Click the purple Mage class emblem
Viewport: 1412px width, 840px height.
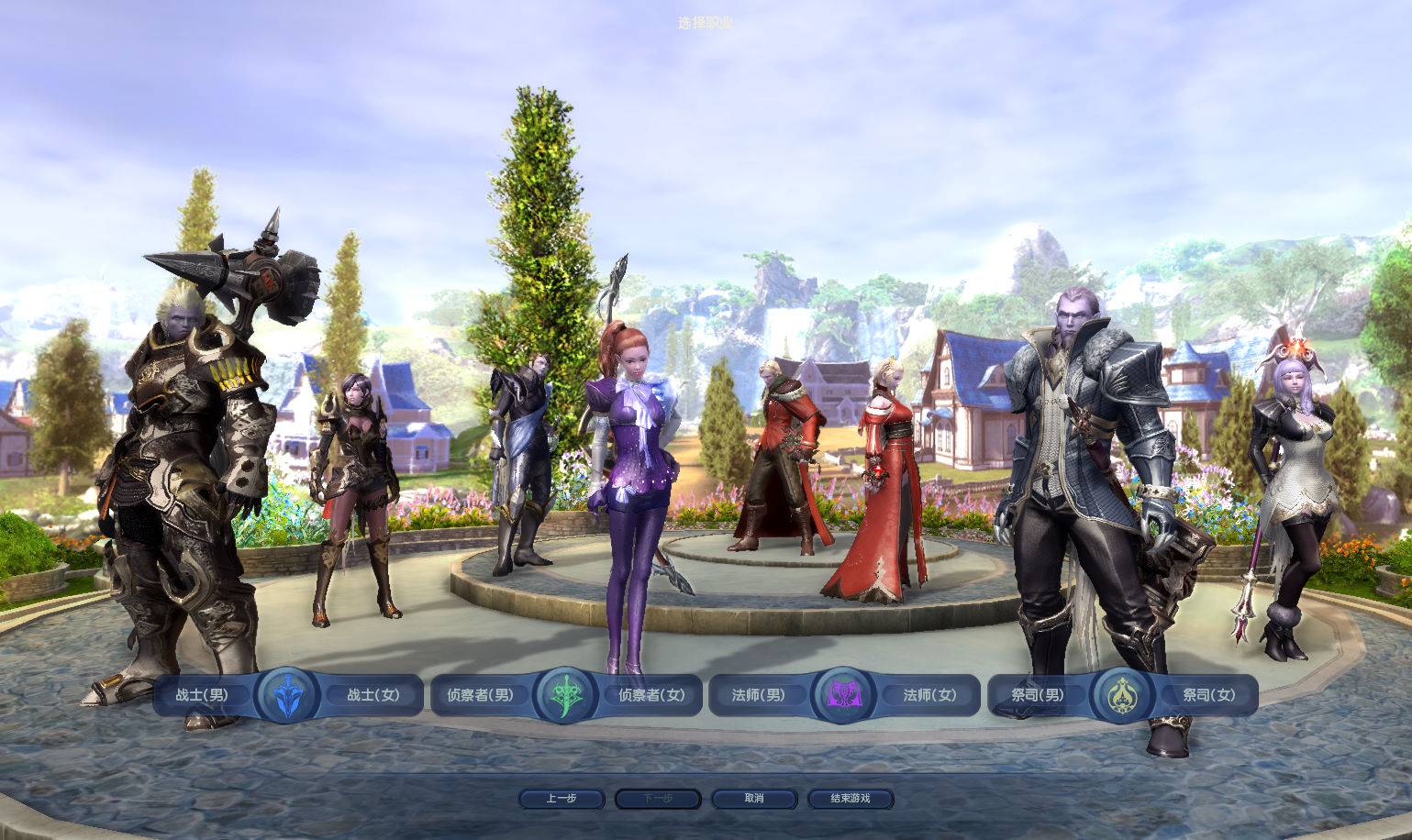click(x=843, y=695)
